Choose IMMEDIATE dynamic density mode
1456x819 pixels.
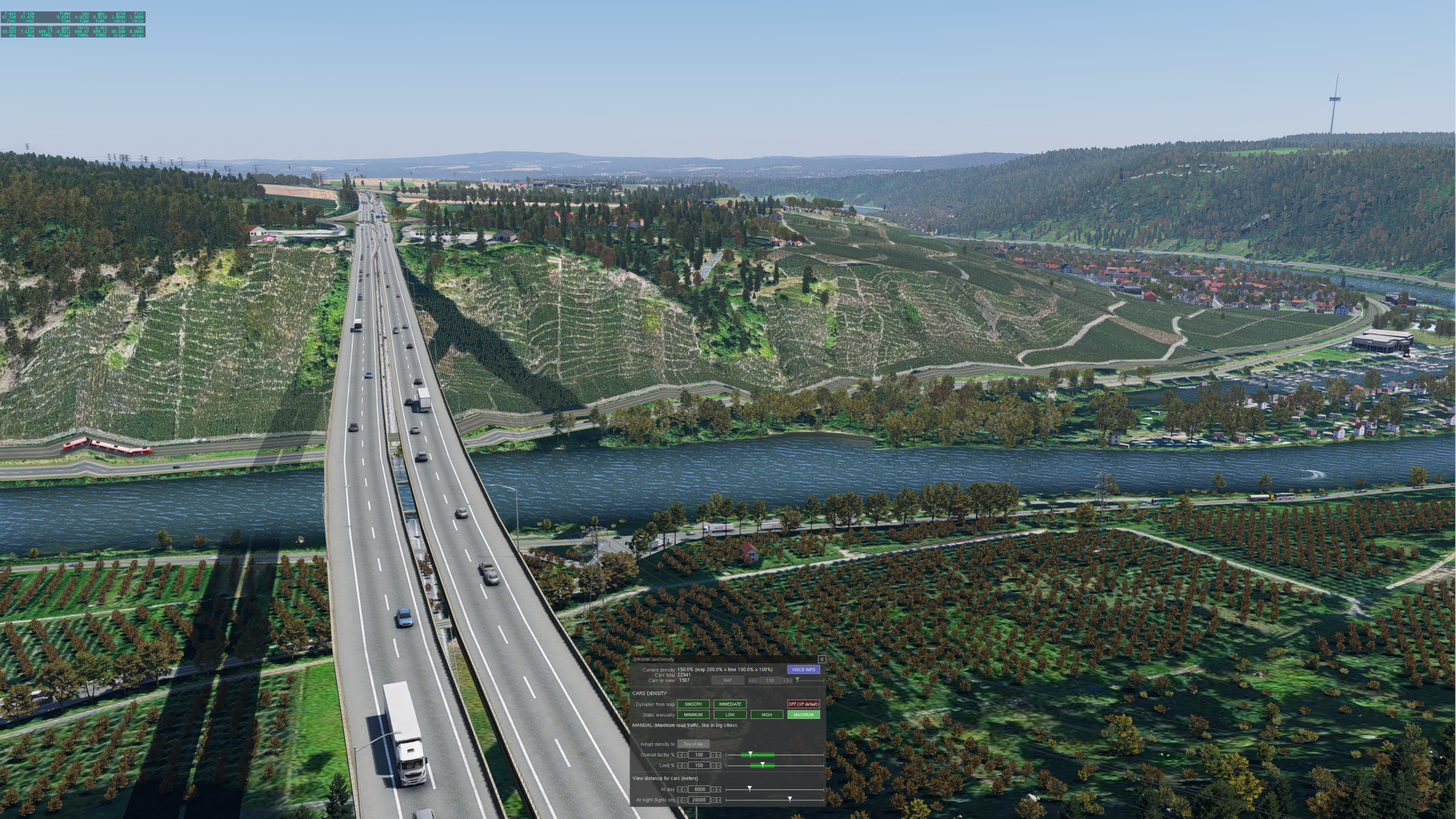point(730,704)
